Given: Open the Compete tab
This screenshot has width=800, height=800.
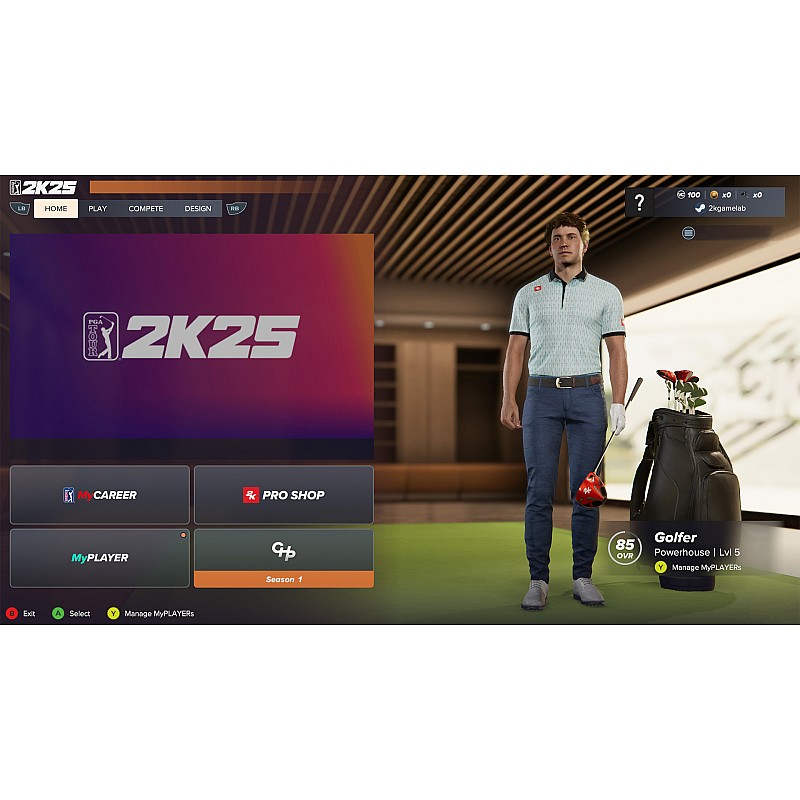Looking at the screenshot, I should pos(146,208).
